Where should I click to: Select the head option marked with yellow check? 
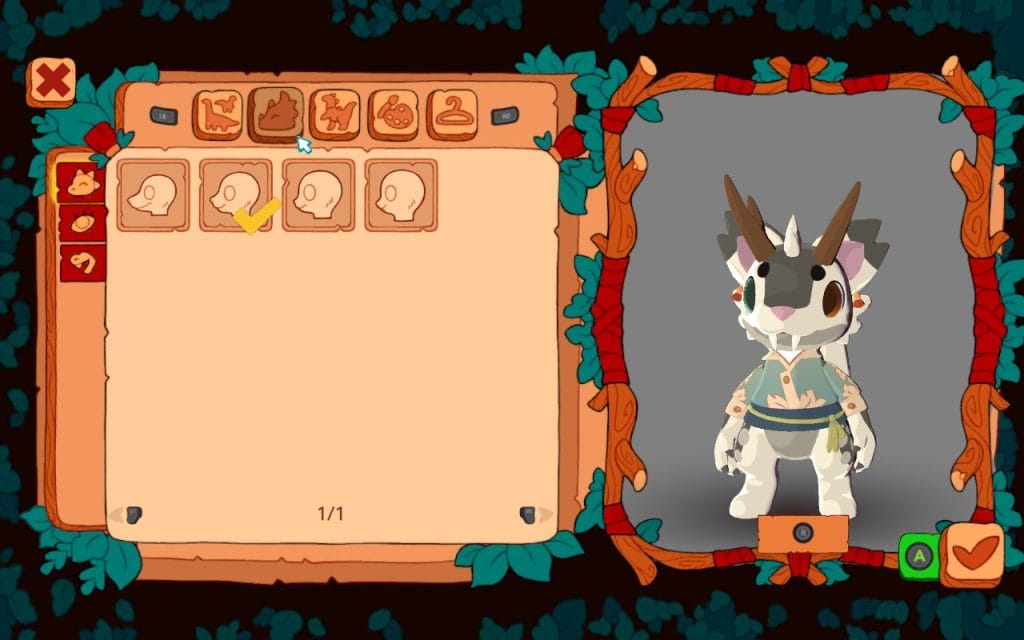(236, 195)
